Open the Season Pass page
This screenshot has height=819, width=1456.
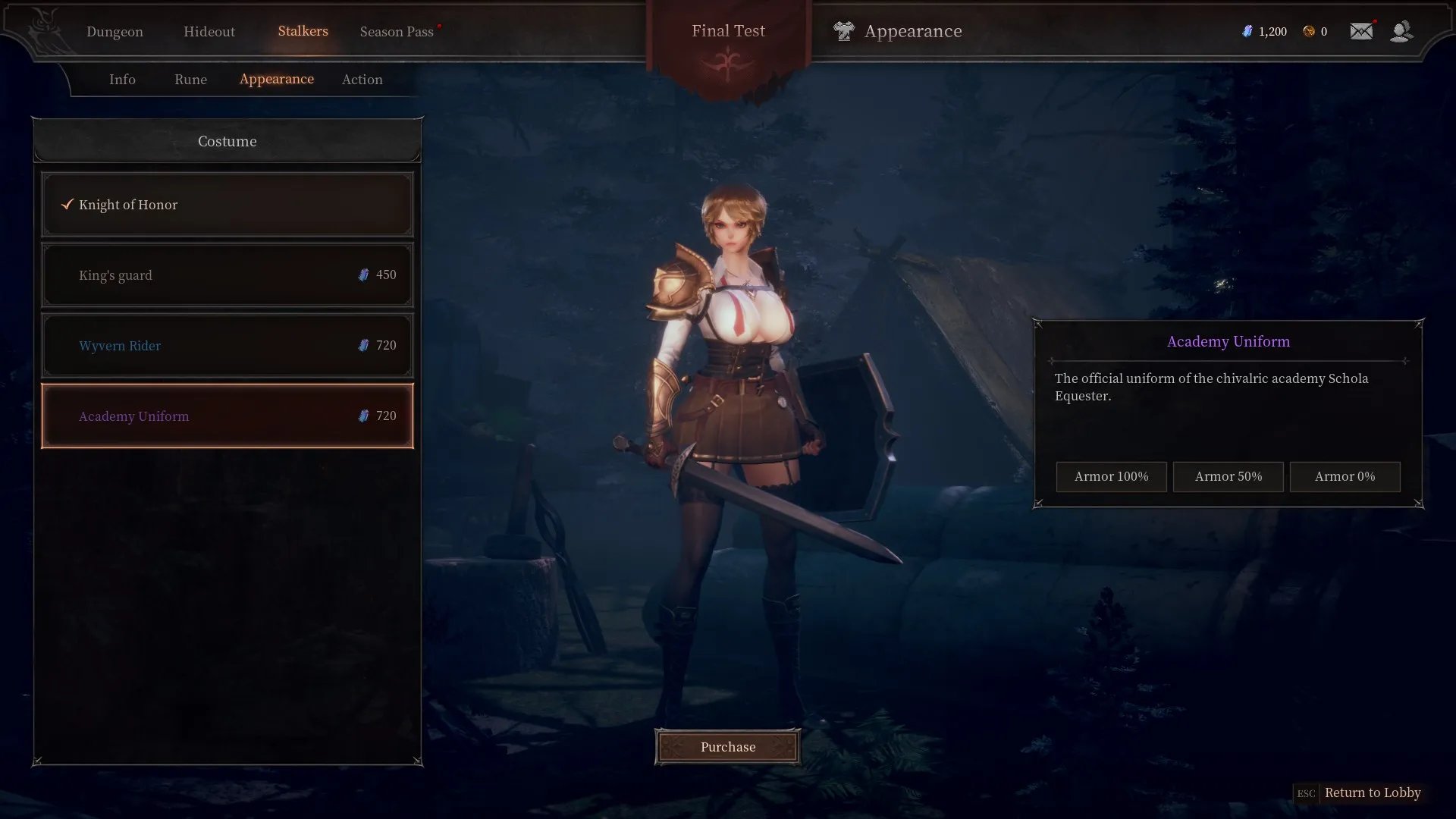397,32
